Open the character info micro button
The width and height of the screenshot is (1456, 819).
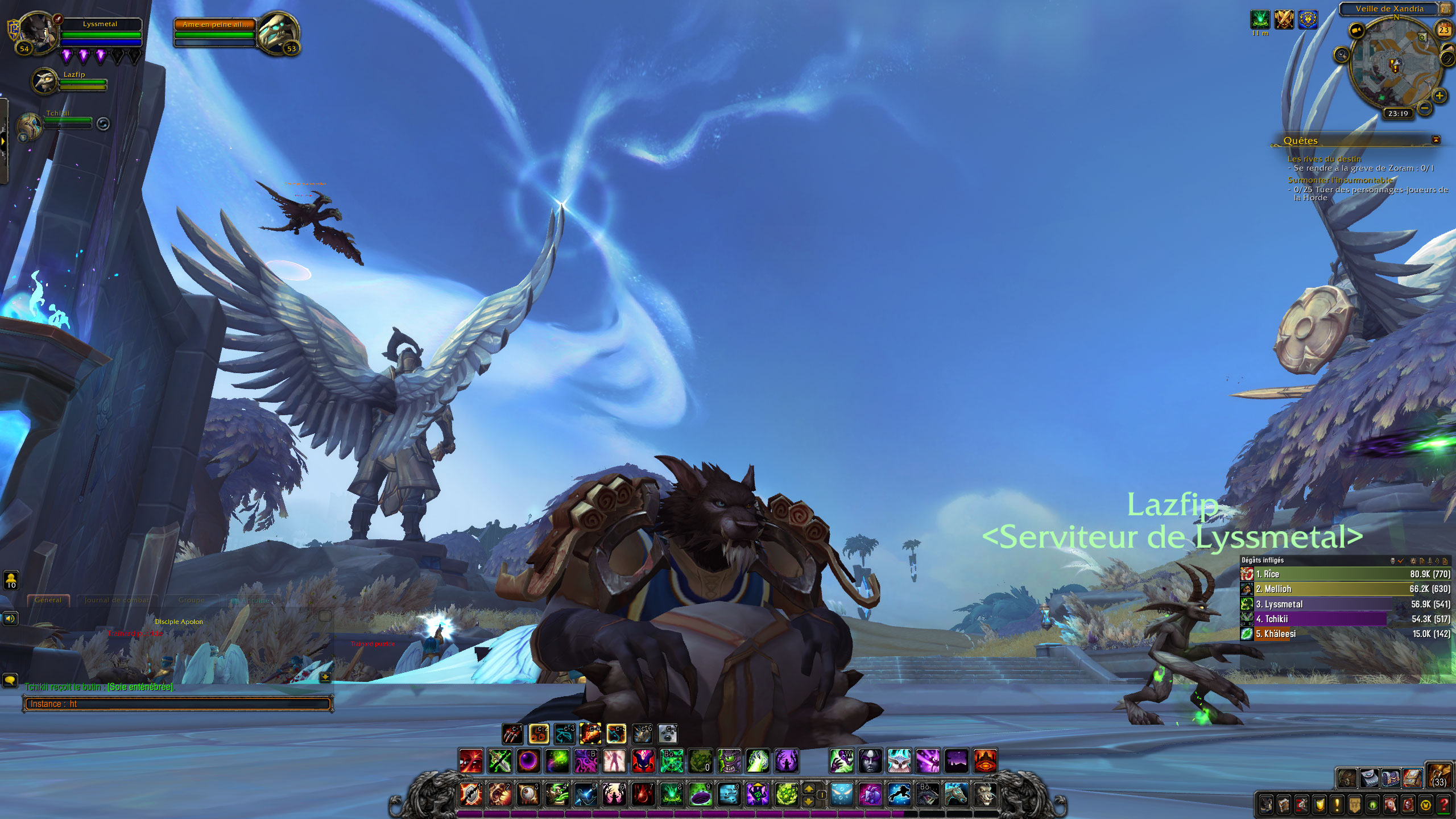[1266, 805]
